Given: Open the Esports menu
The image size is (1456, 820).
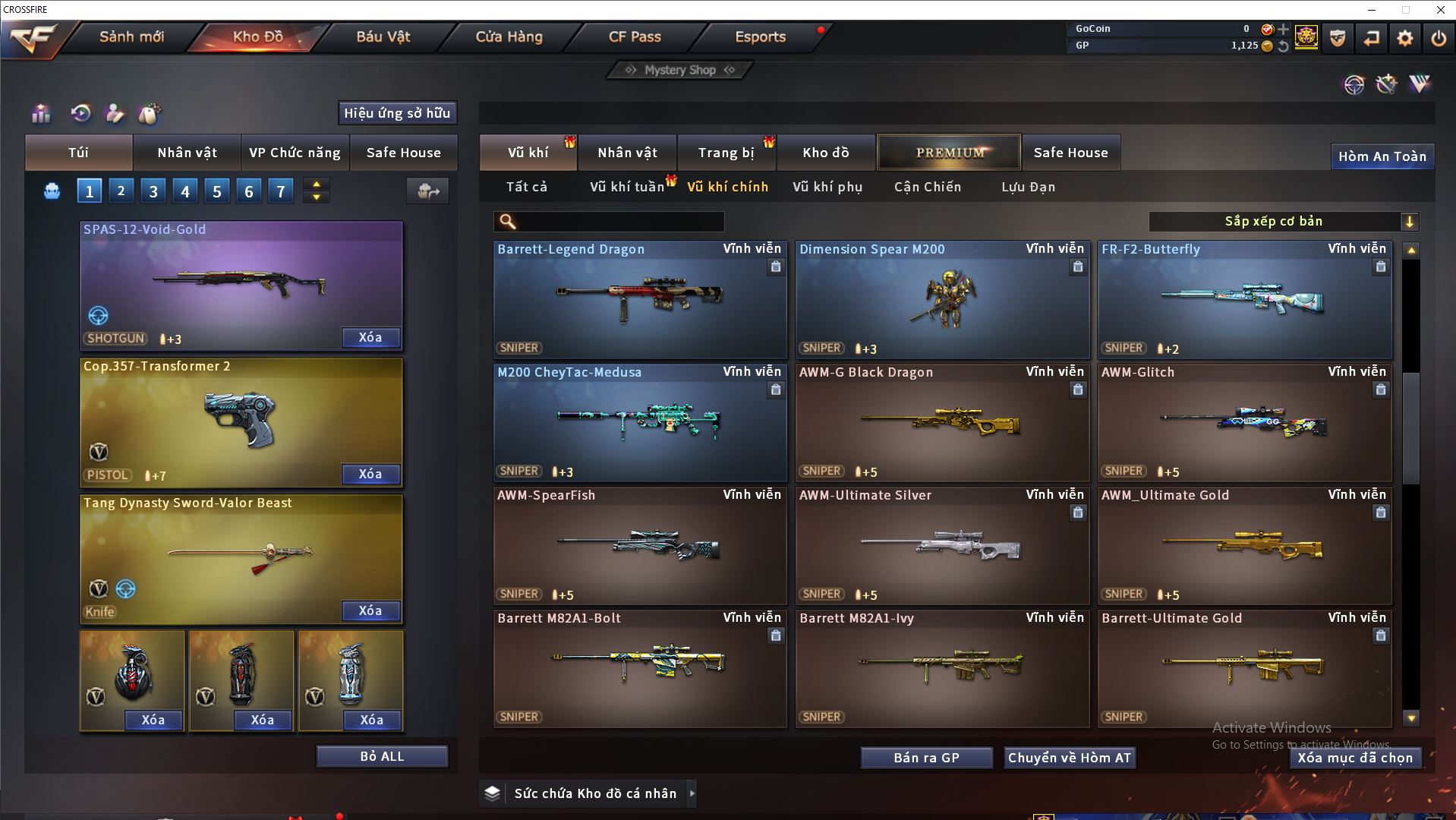Looking at the screenshot, I should (x=760, y=36).
